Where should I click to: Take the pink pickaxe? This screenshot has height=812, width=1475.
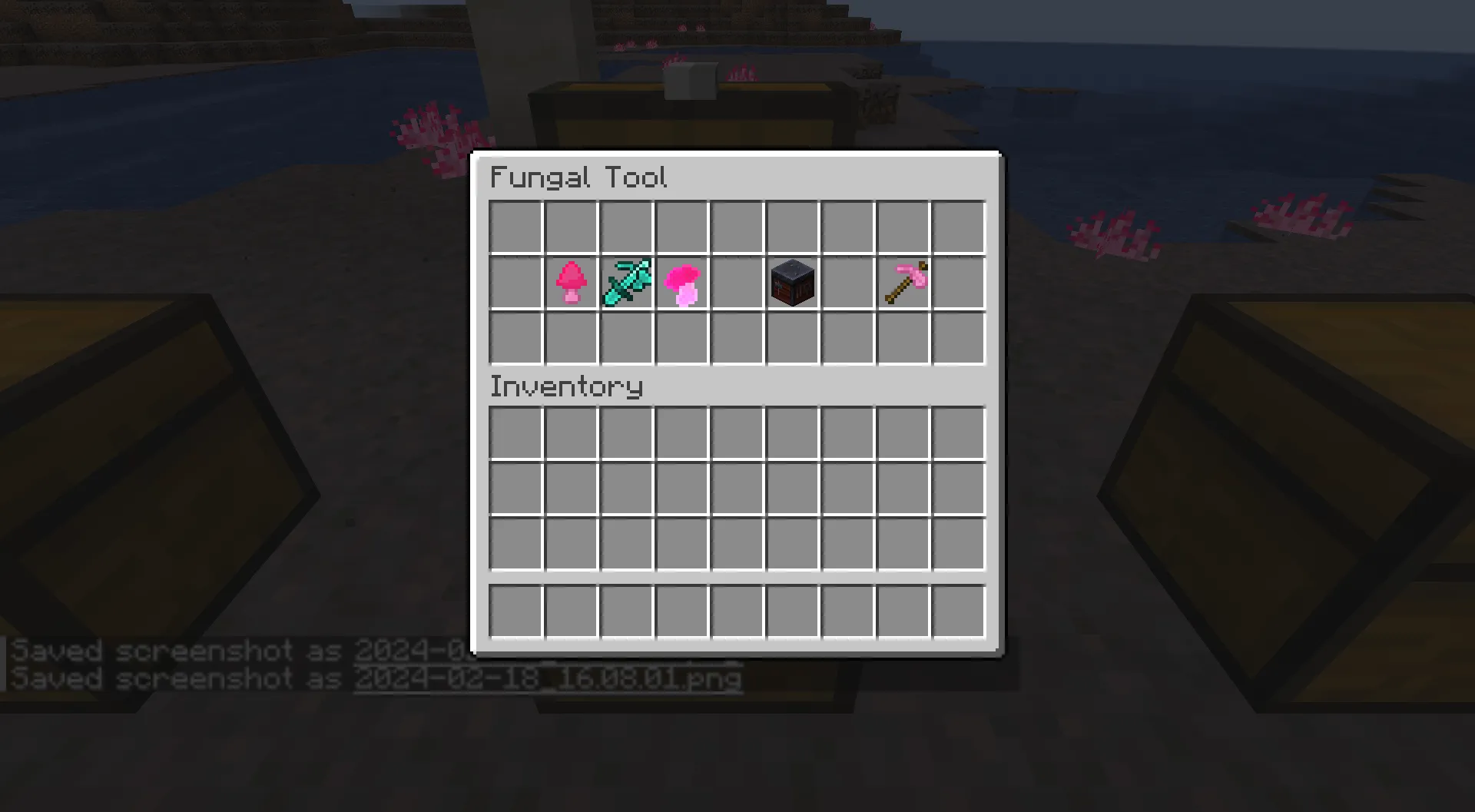pyautogui.click(x=904, y=282)
